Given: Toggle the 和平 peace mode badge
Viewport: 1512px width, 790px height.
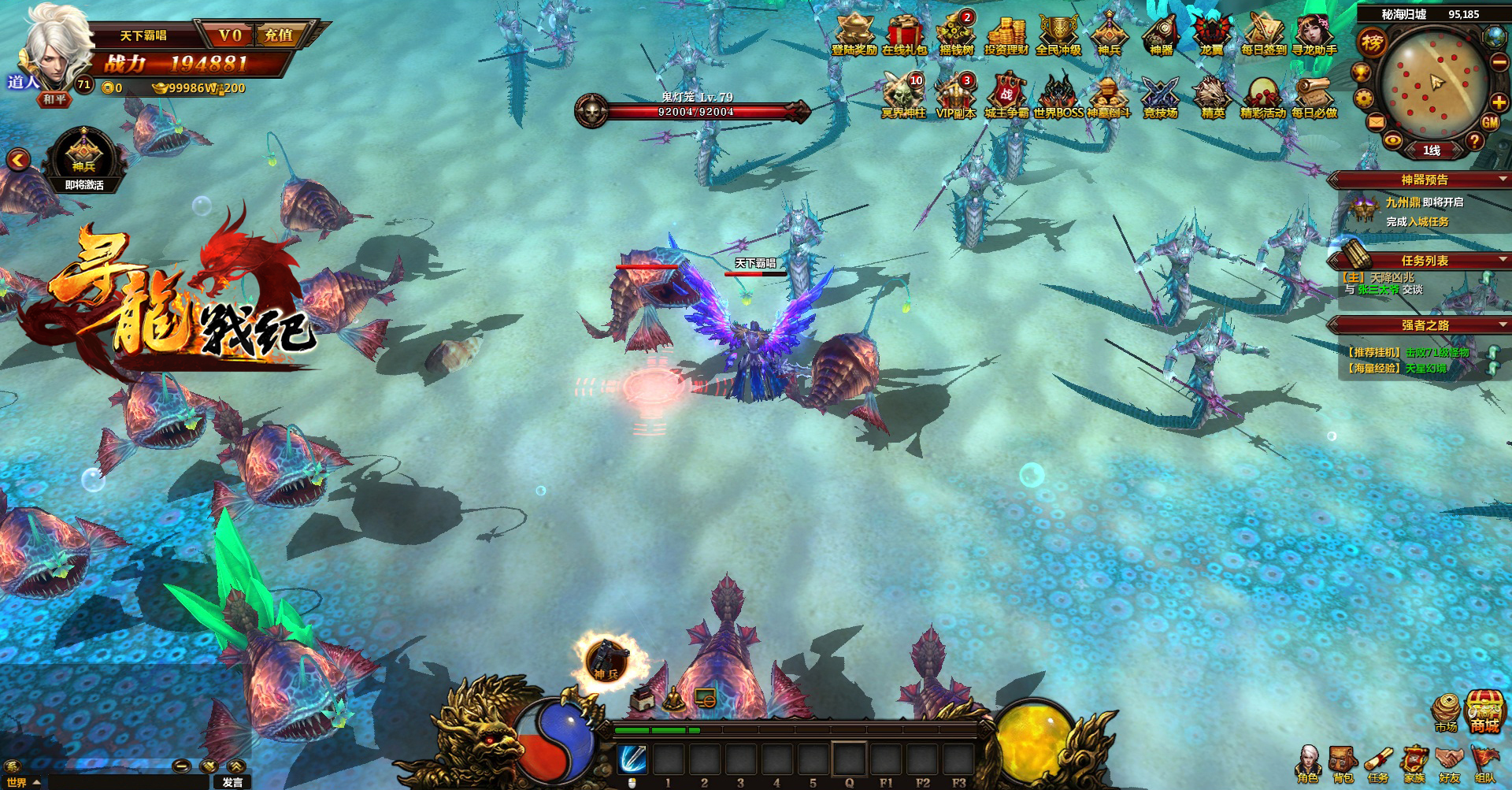Looking at the screenshot, I should 55,99.
